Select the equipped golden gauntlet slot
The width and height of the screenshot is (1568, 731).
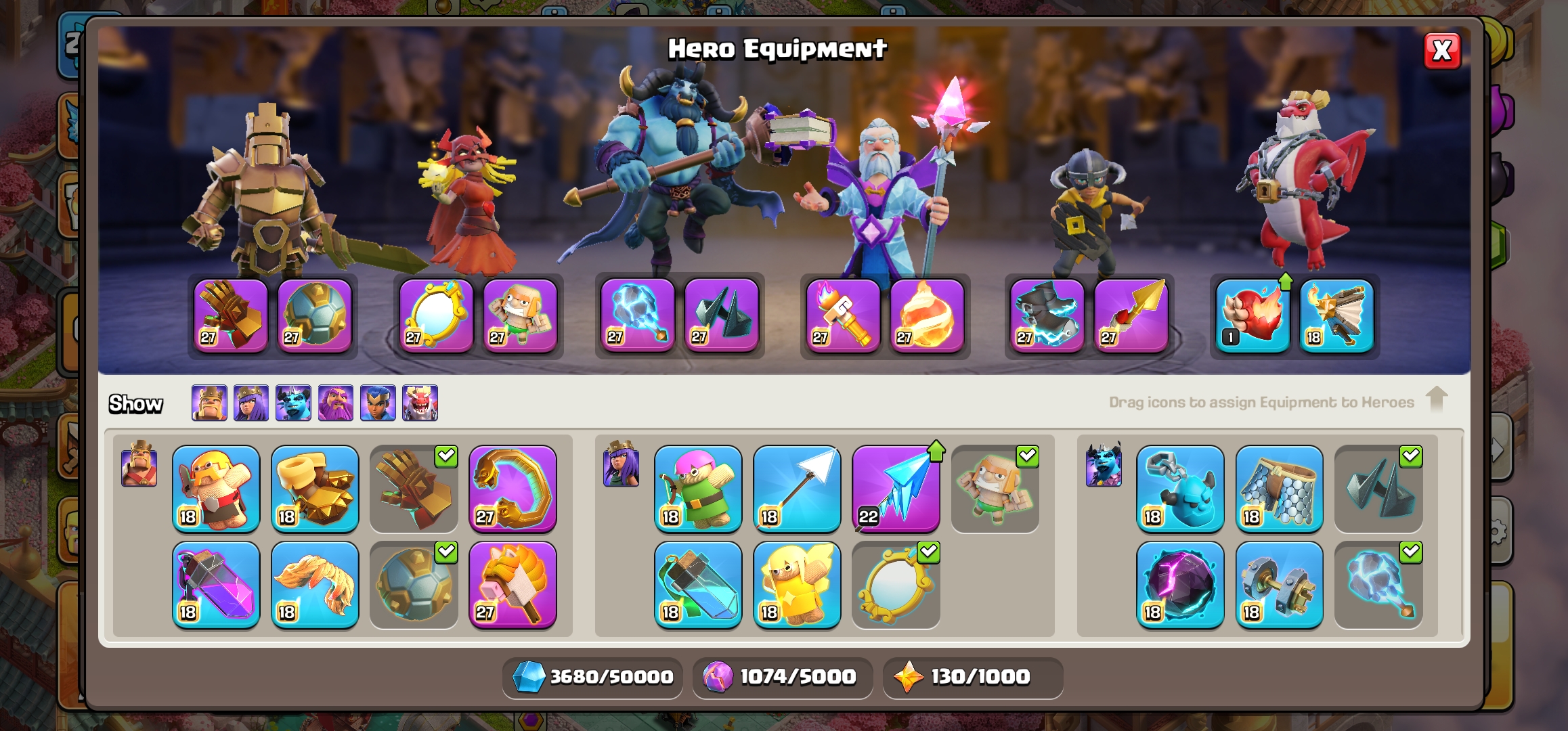pos(231,315)
